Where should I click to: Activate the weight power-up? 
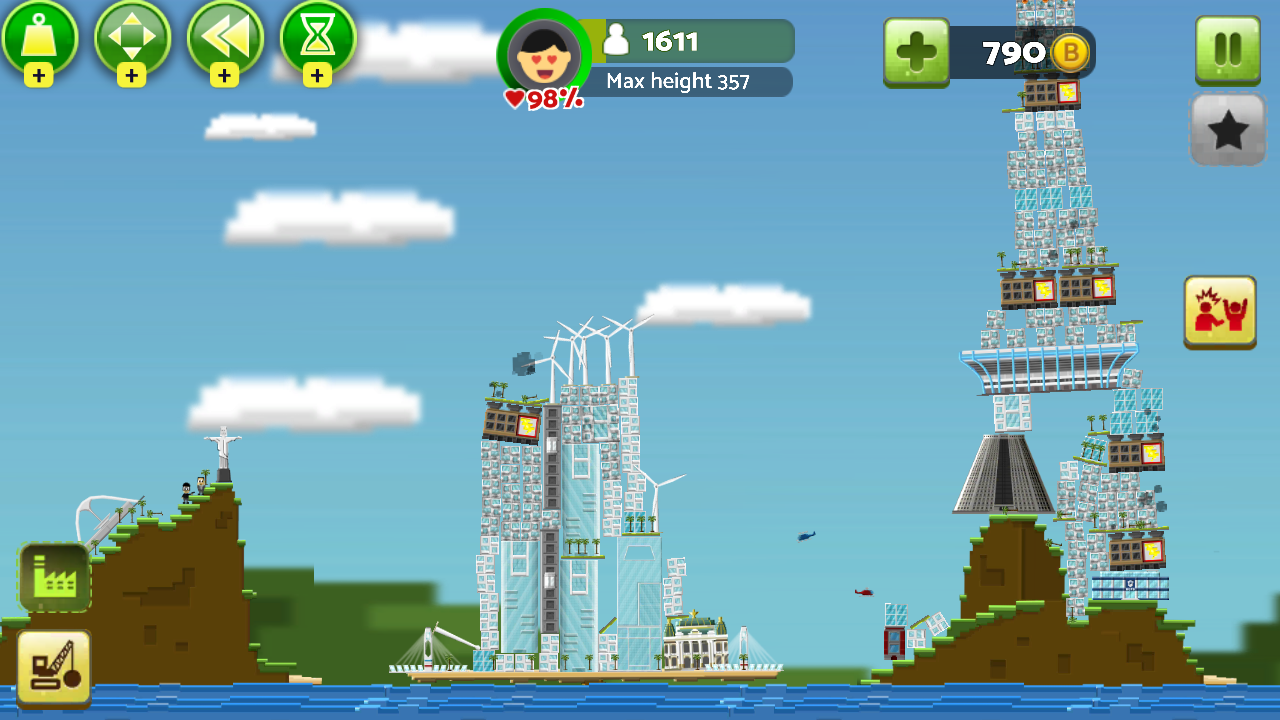click(41, 41)
